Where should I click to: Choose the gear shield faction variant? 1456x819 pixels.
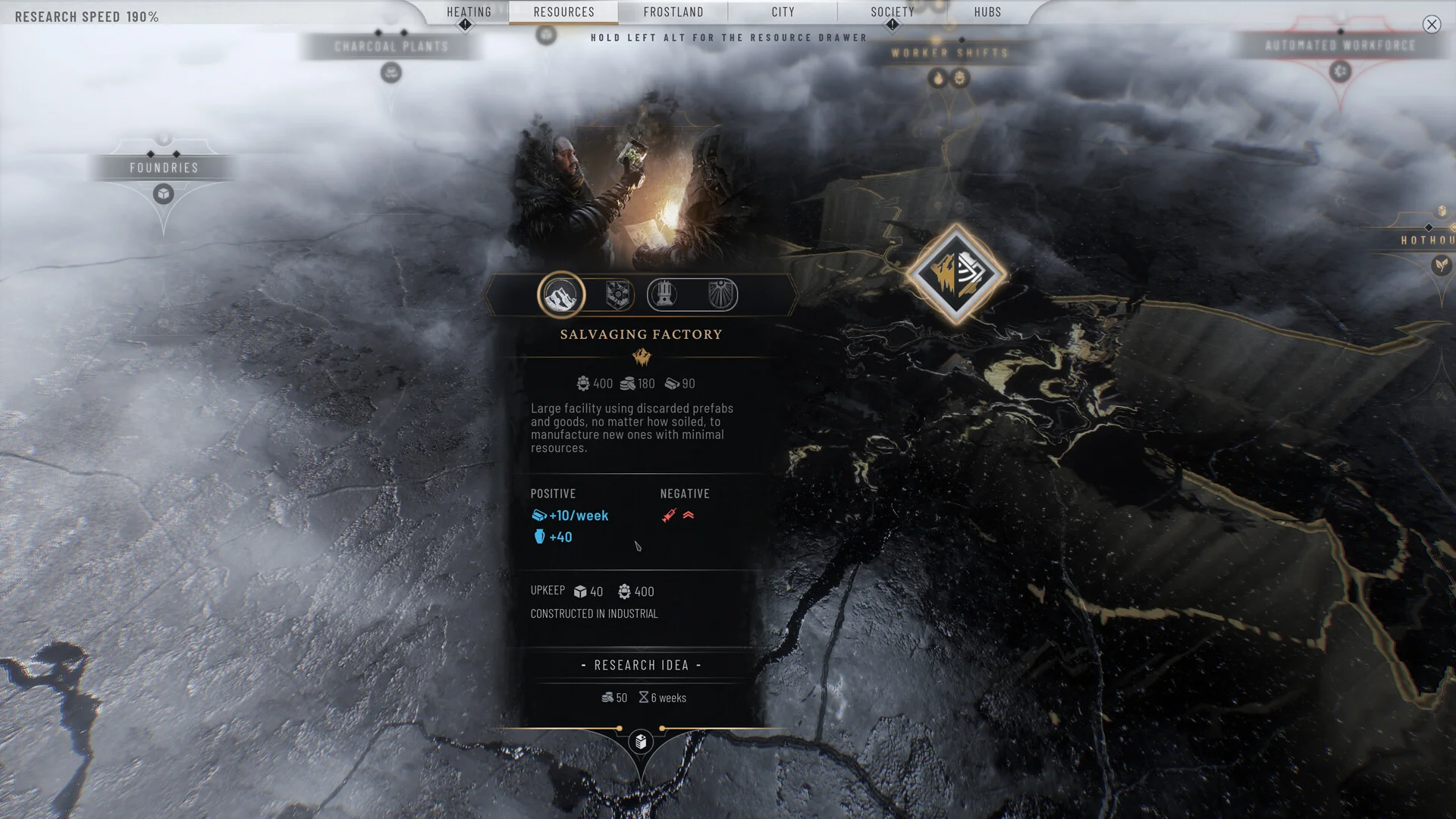(619, 295)
